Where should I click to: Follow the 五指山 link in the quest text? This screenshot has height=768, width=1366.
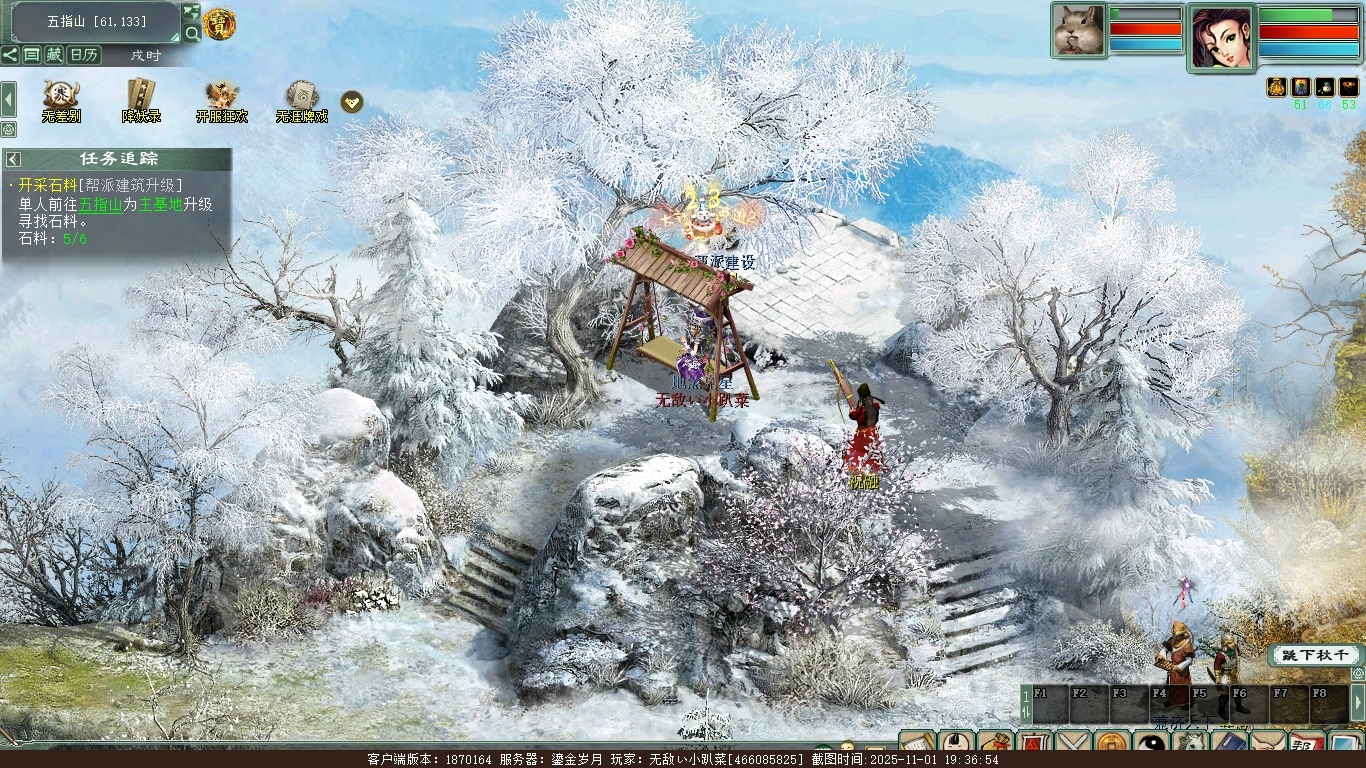click(100, 204)
